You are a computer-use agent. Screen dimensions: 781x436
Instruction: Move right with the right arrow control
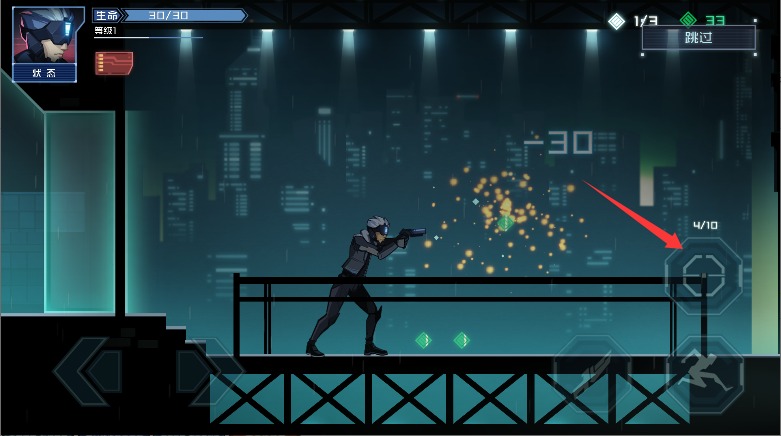pos(205,371)
